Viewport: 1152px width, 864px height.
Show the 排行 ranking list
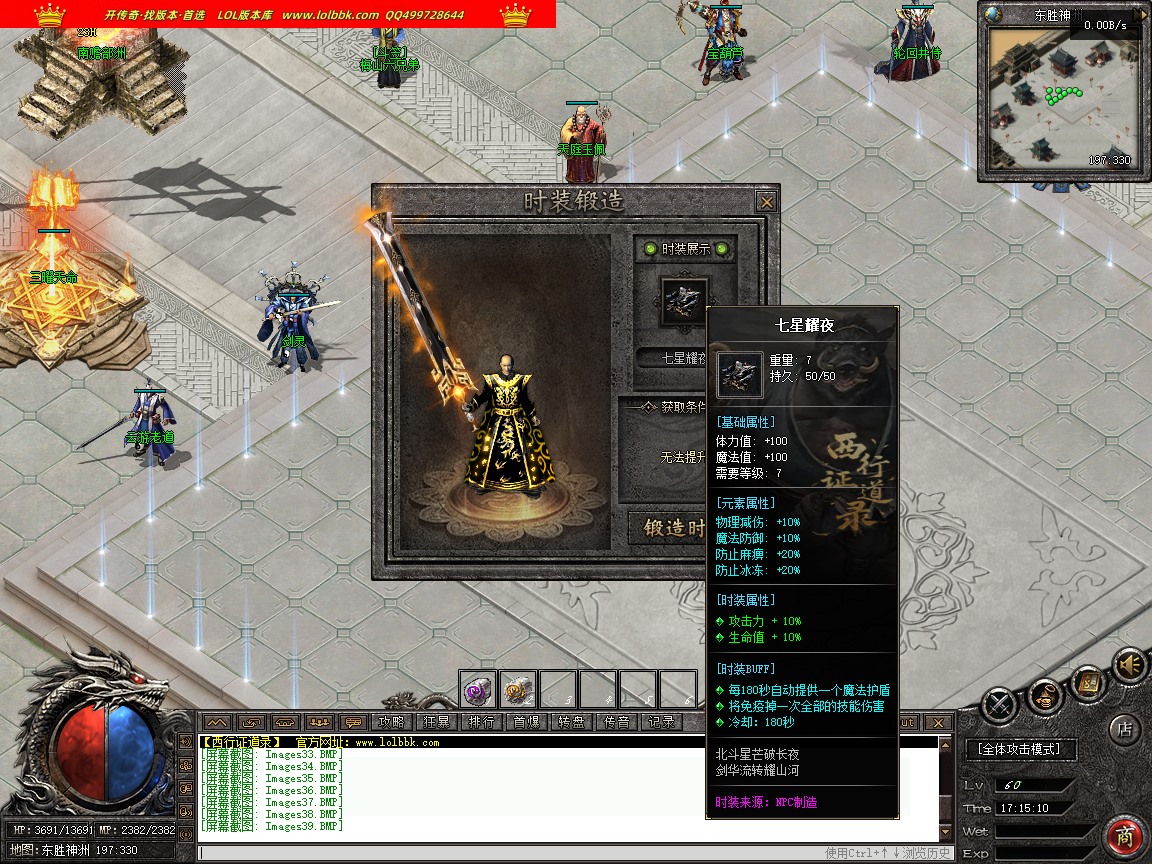tap(481, 722)
